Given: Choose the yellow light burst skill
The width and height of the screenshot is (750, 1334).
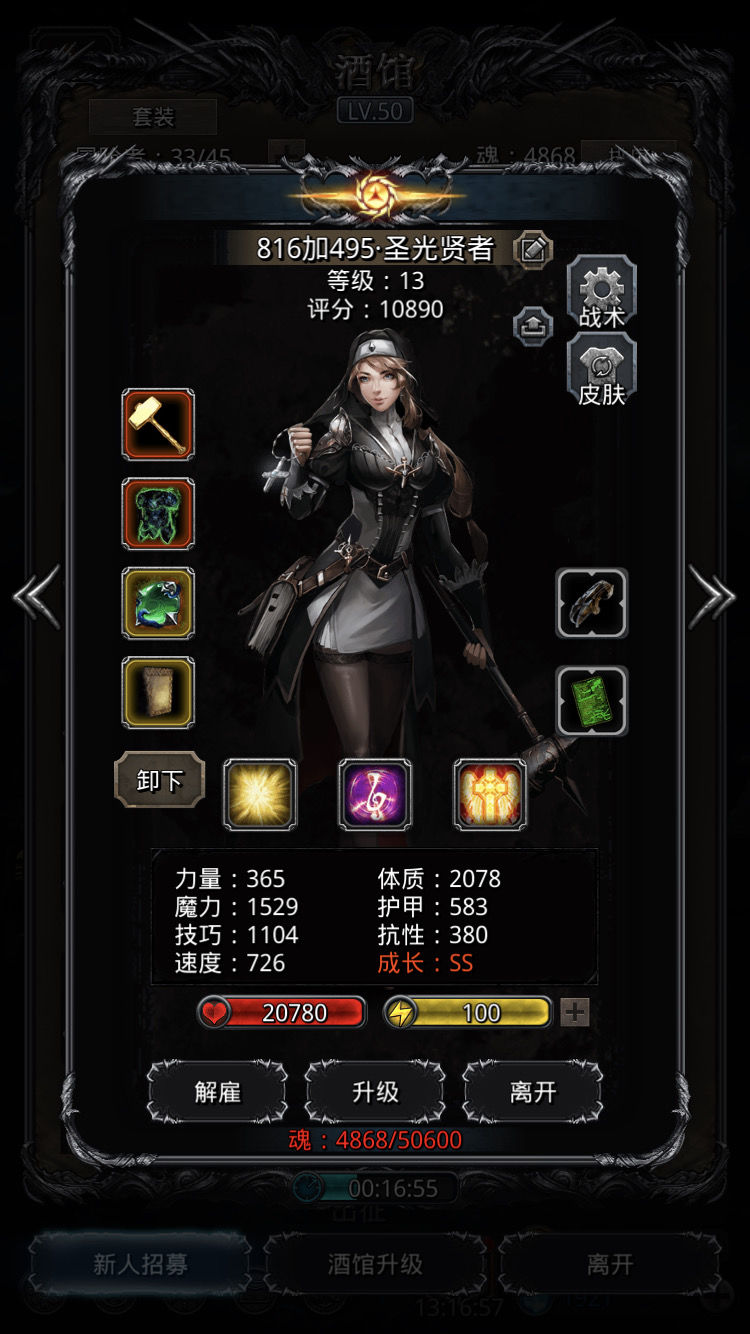Looking at the screenshot, I should click(x=260, y=795).
